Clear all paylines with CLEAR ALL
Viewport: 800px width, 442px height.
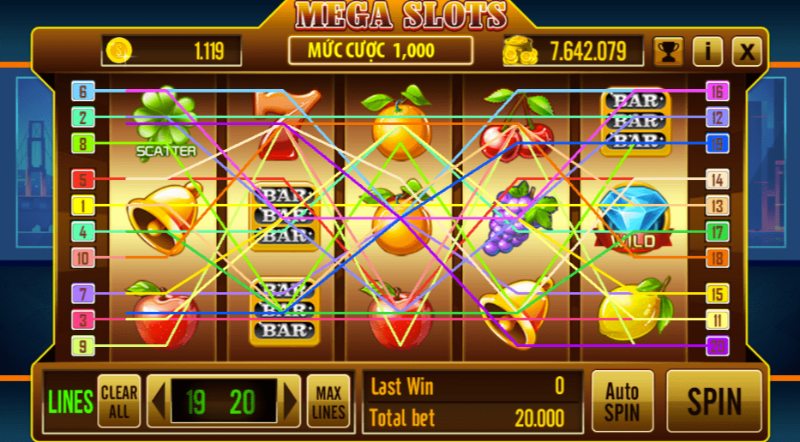pyautogui.click(x=119, y=400)
